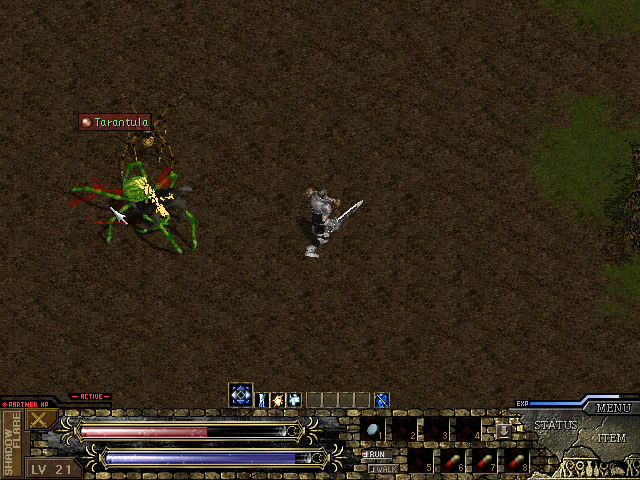This screenshot has height=480, width=640.
Task: Select the blue wand icon right of spell bar
Action: click(x=381, y=400)
